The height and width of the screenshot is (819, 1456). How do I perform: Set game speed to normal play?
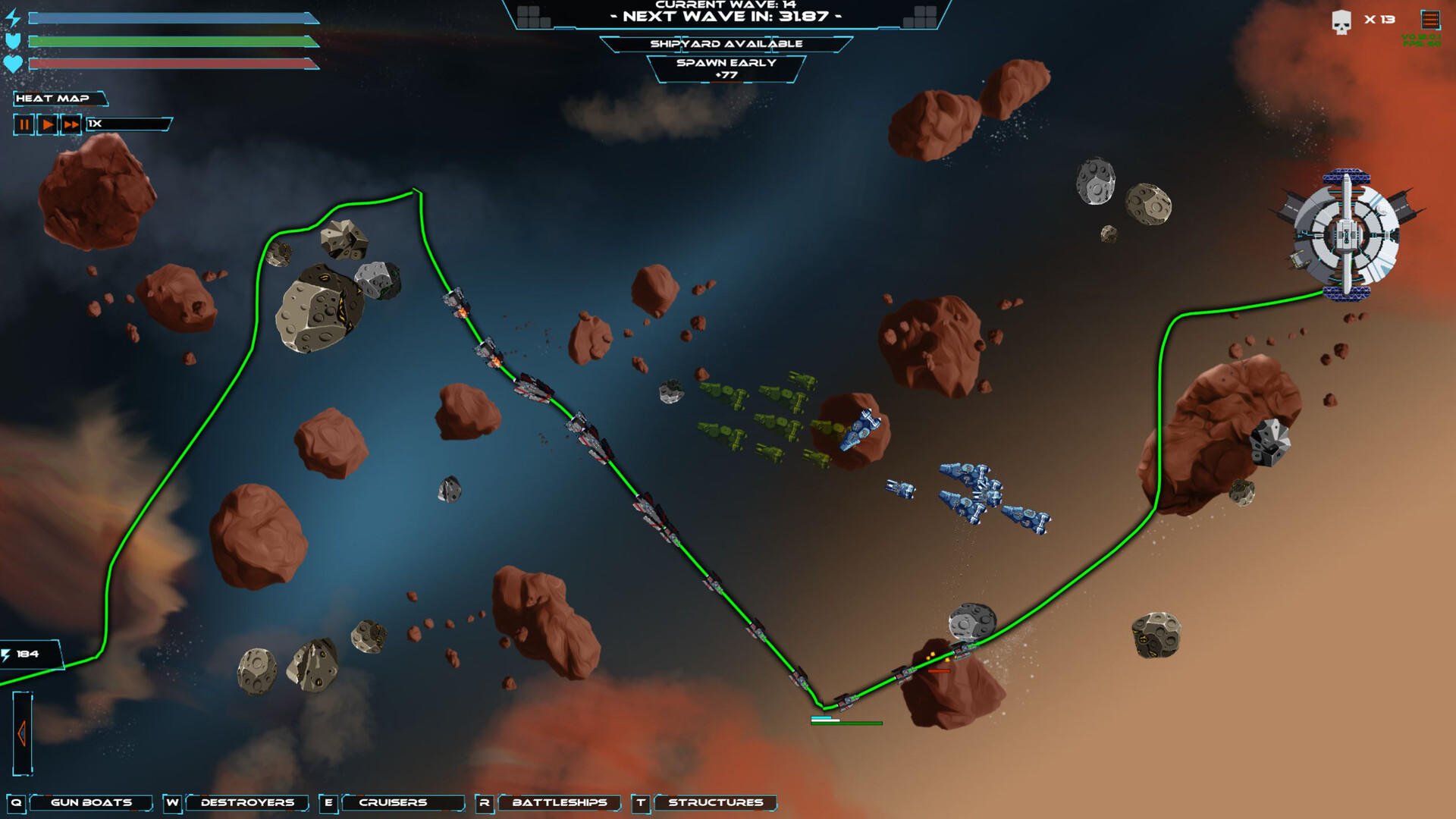point(48,124)
